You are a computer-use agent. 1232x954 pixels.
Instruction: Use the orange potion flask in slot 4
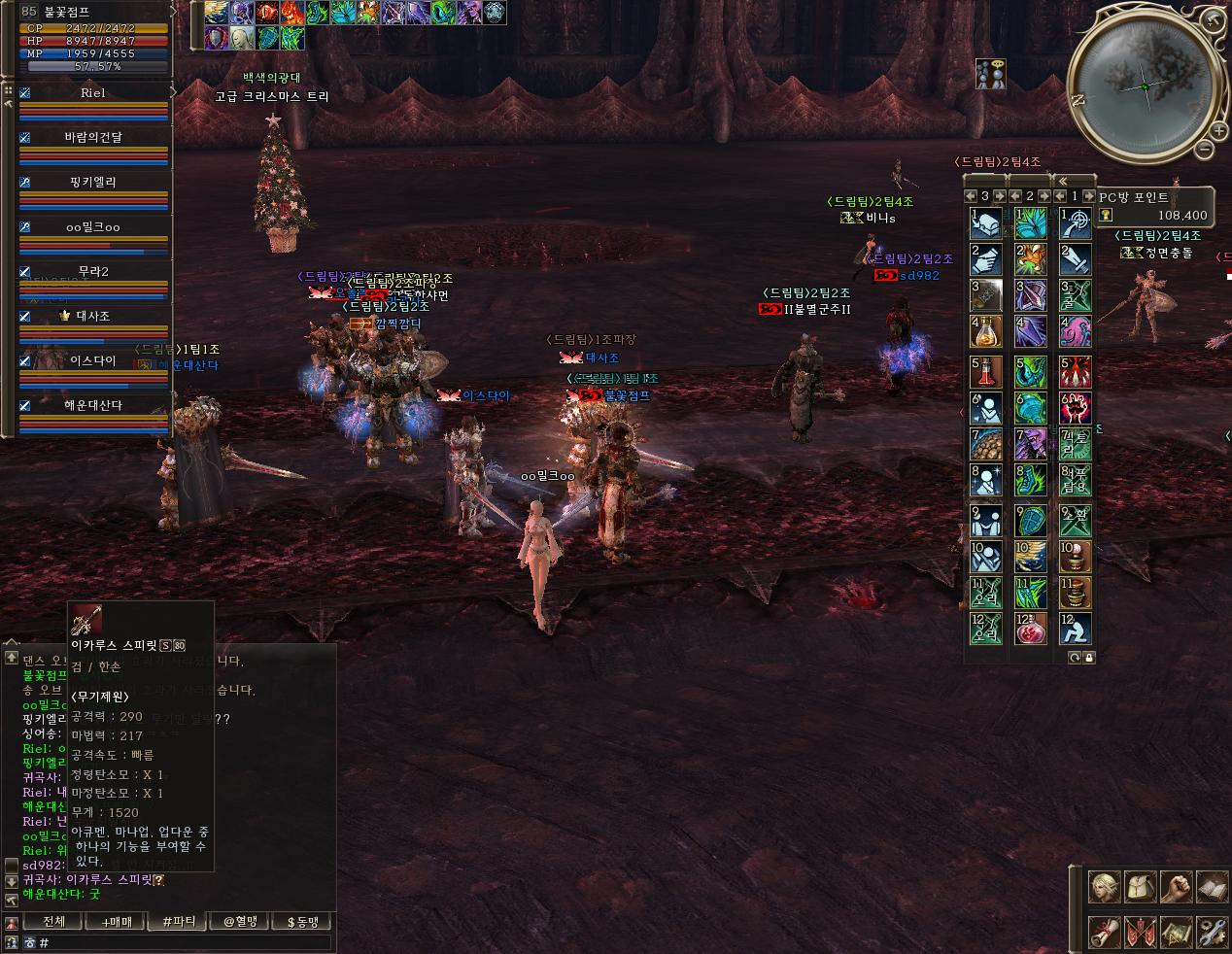click(x=986, y=330)
